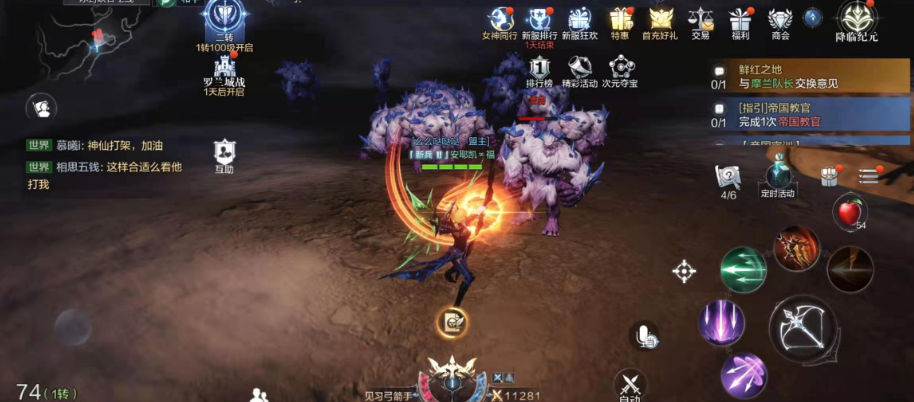Toggle the 自动 auto-battle crossed swords button
This screenshot has height=402, width=914.
(x=629, y=383)
